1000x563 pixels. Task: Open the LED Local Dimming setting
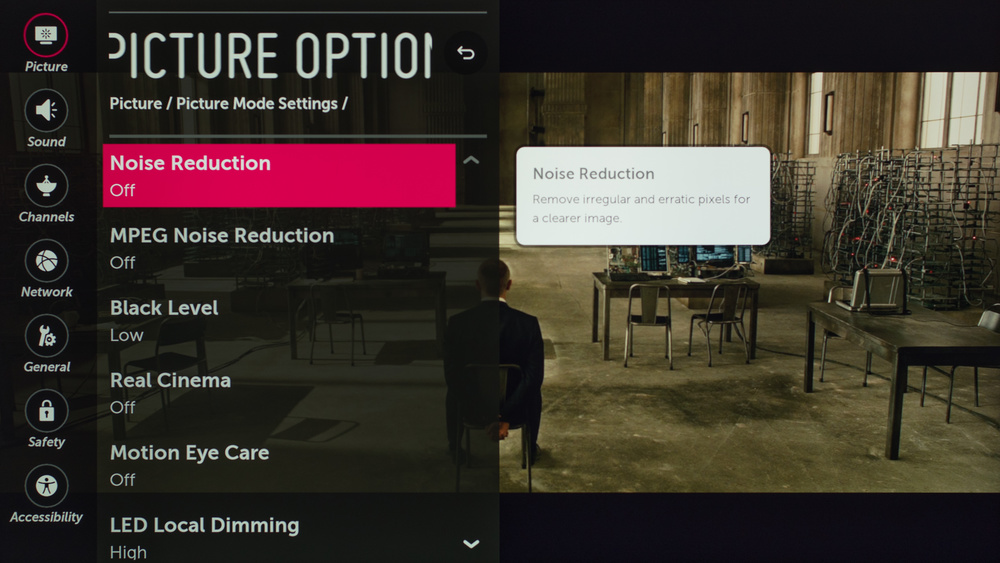click(x=279, y=537)
